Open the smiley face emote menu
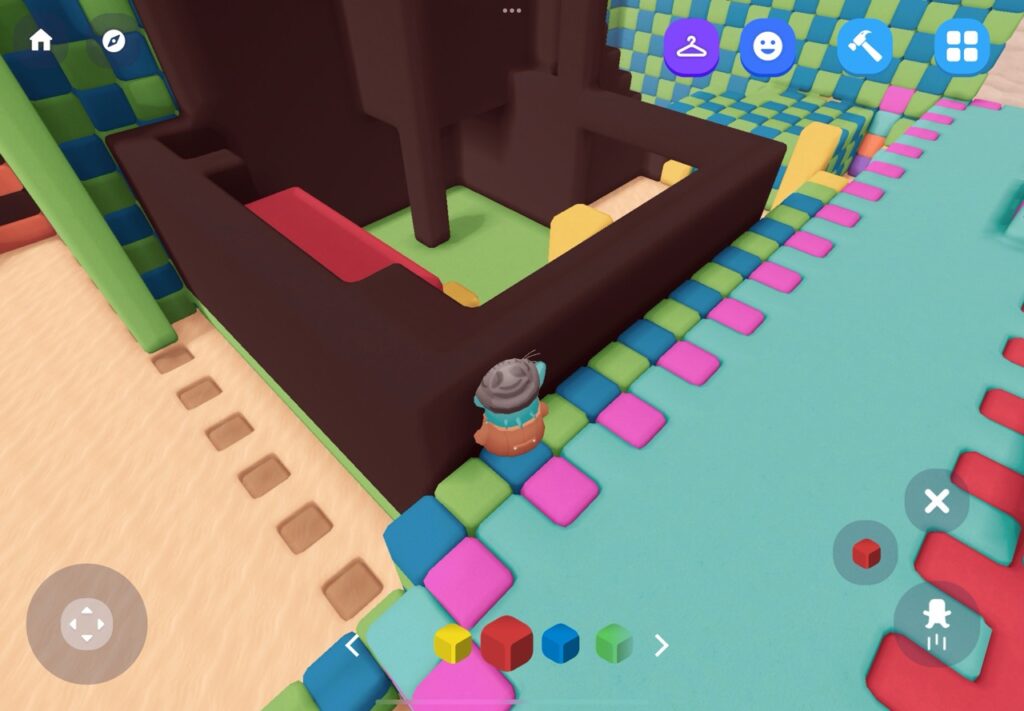 click(767, 47)
